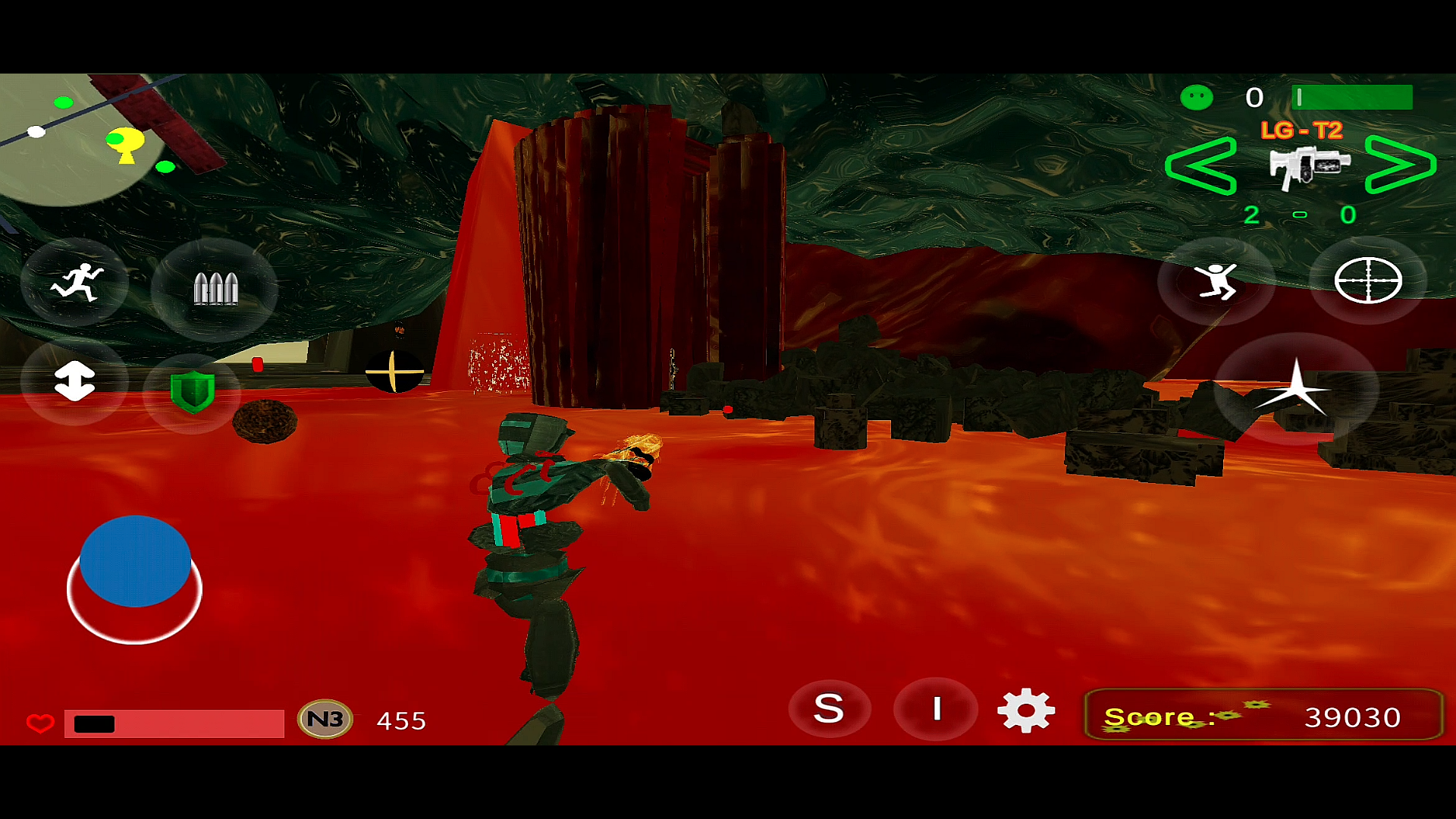Tap the S button
Viewport: 1456px width, 819px height.
click(829, 709)
